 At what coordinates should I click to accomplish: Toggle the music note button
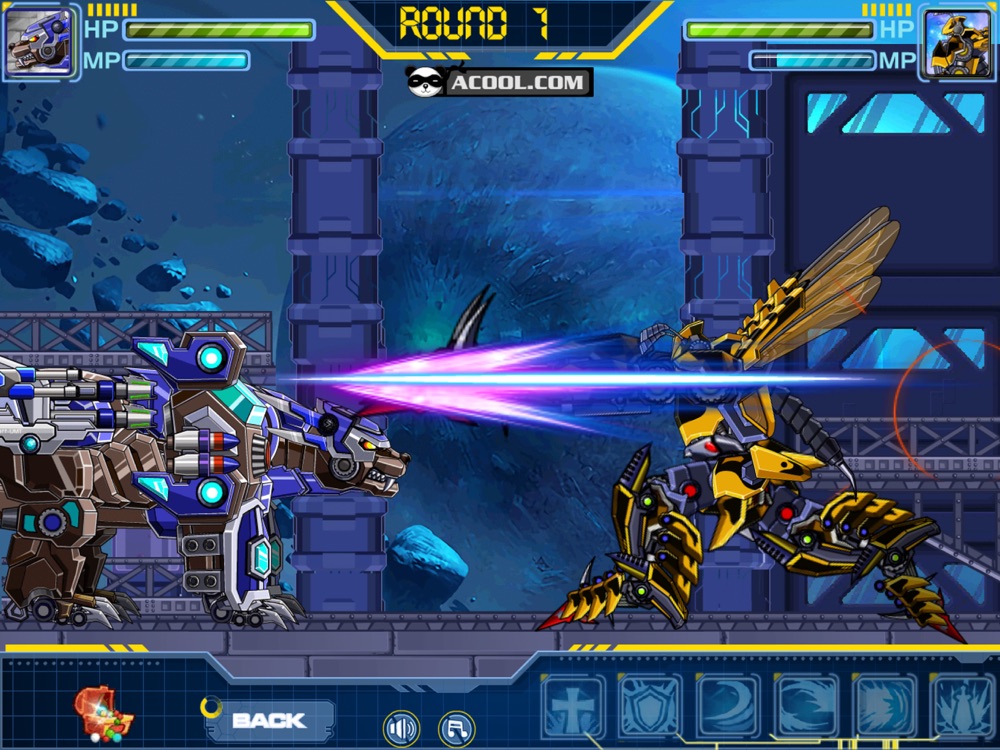click(x=456, y=728)
